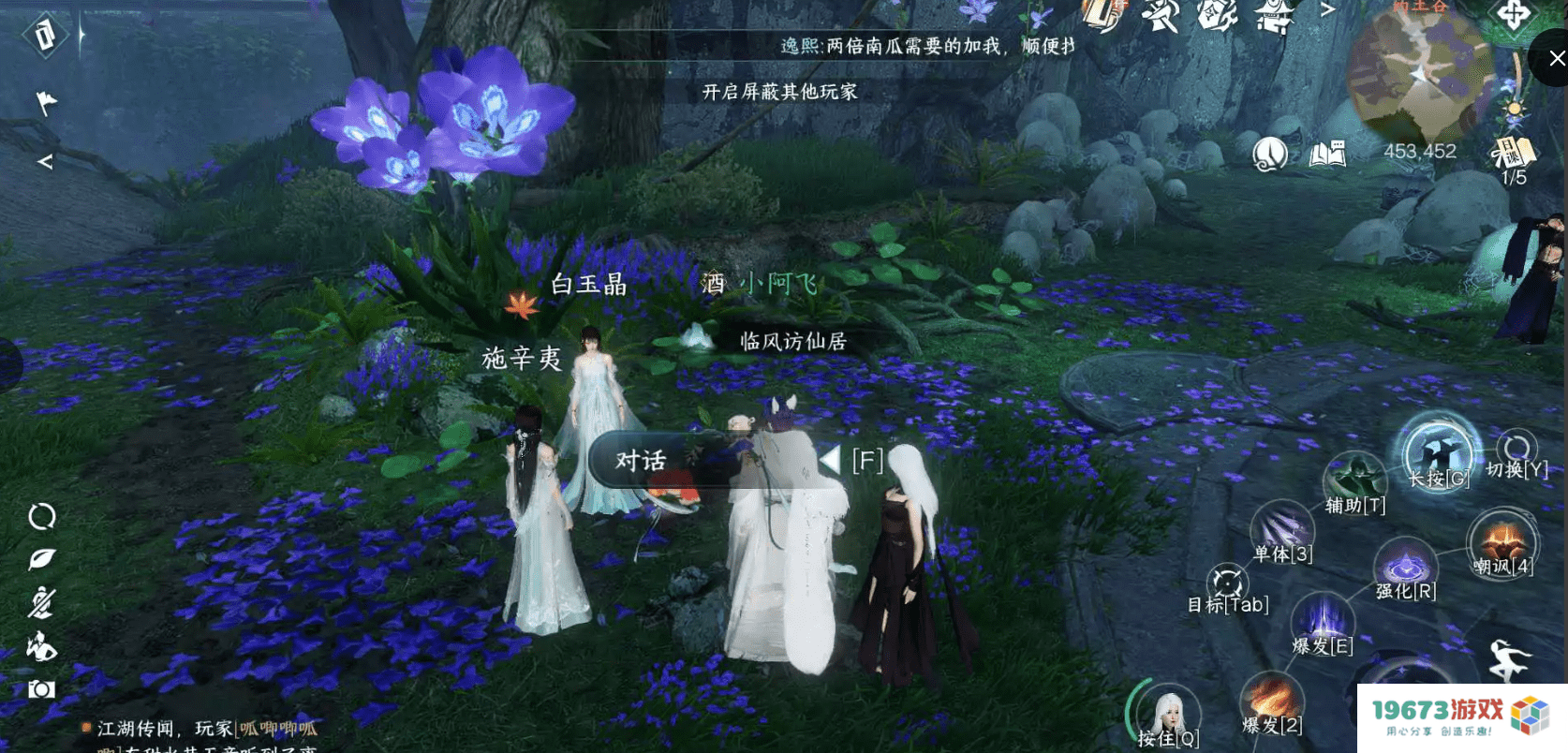Tap the character portrait skill button
The width and height of the screenshot is (1568, 753).
[1167, 716]
